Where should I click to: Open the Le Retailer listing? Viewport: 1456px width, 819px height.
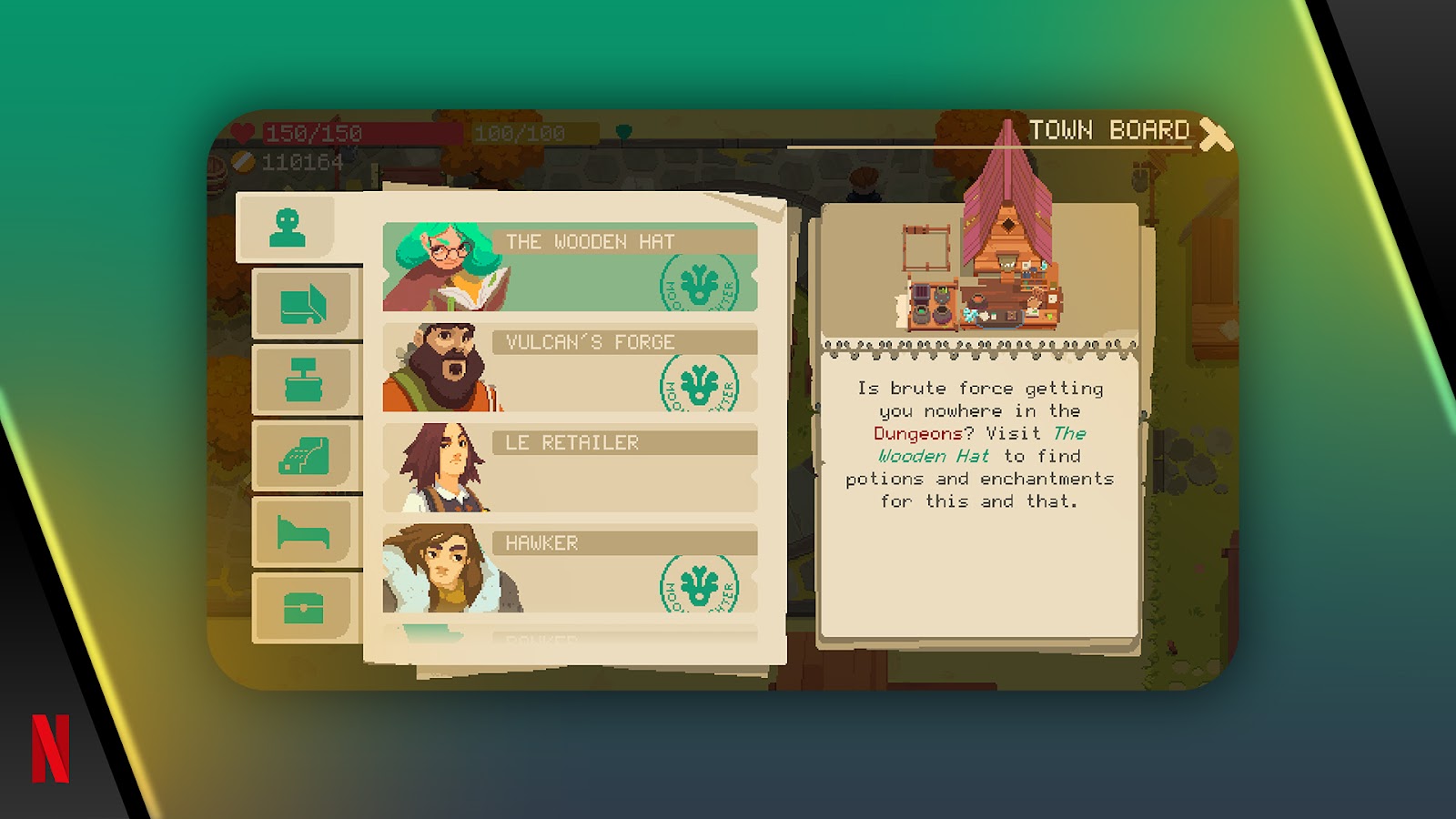[570, 468]
